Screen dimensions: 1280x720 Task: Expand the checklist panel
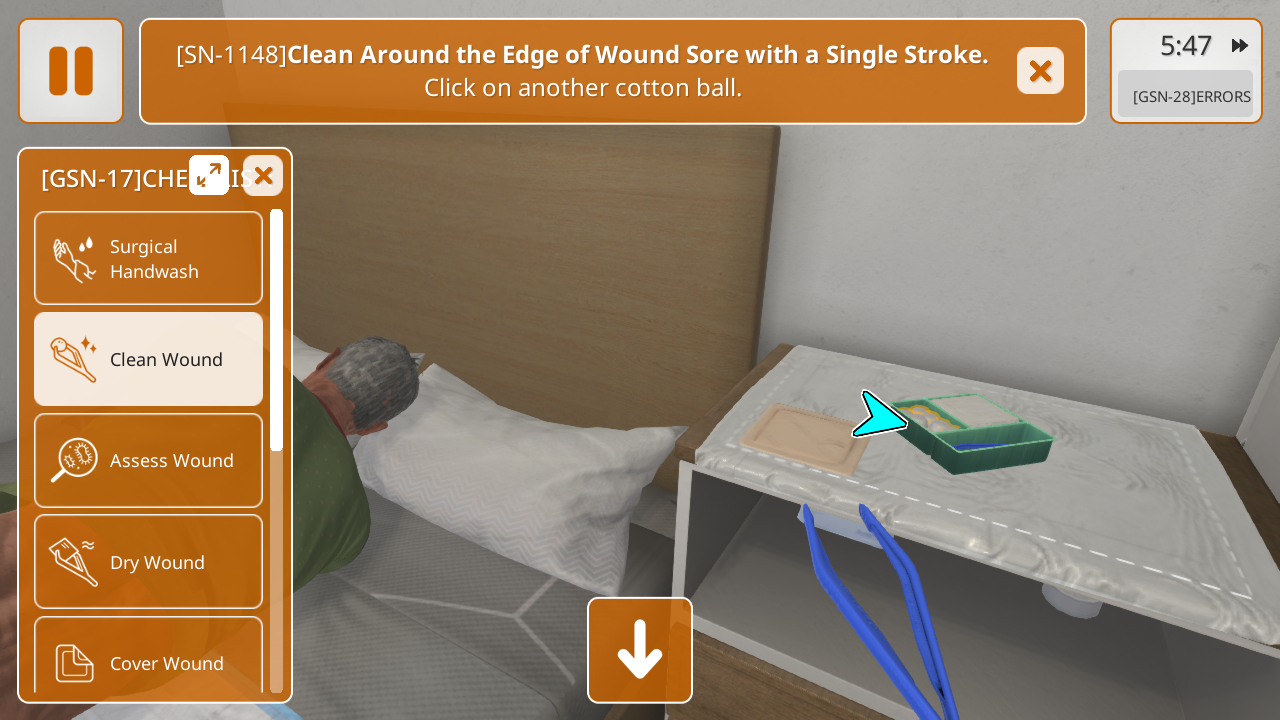209,175
